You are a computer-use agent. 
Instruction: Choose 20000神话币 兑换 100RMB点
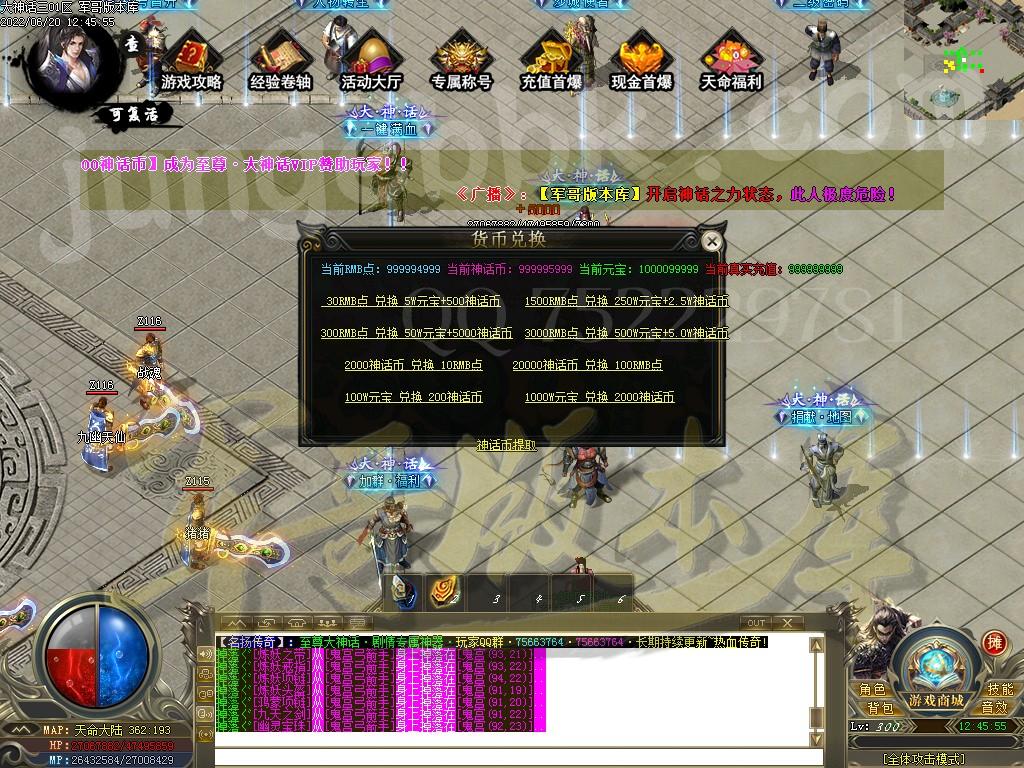point(587,365)
